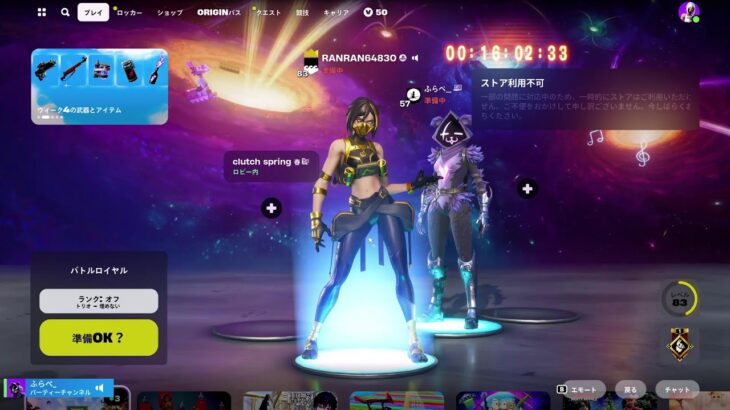Click the yellow 準備OK? ready button
The width and height of the screenshot is (730, 410).
pos(99,337)
